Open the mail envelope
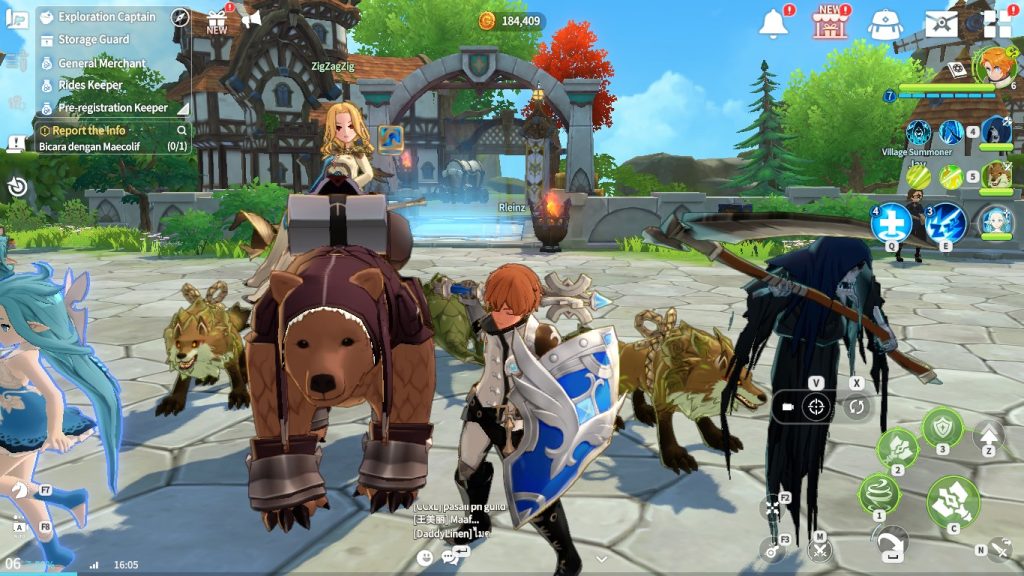The height and width of the screenshot is (576, 1024). [940, 24]
